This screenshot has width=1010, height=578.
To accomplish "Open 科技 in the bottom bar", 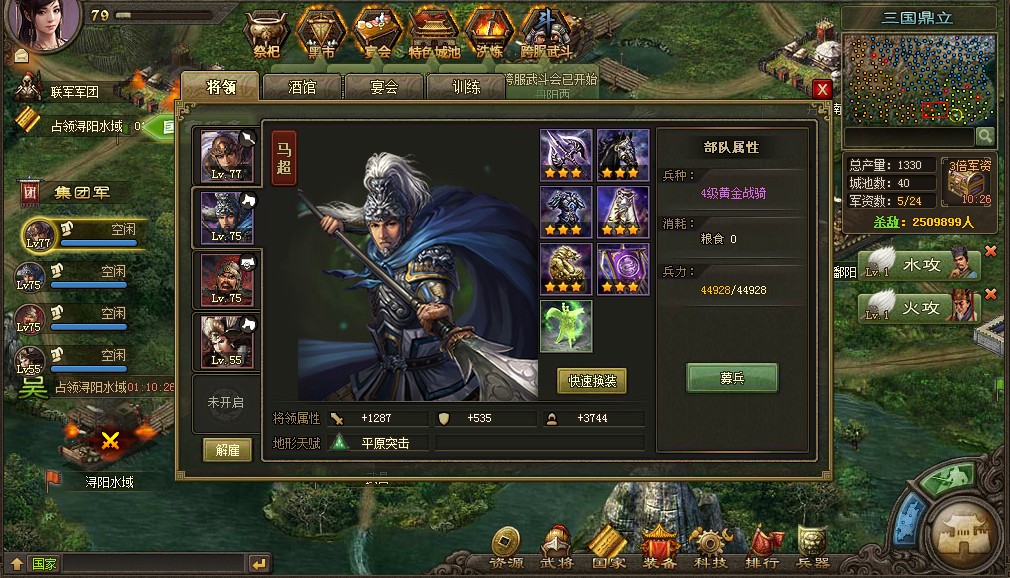I will click(x=711, y=546).
